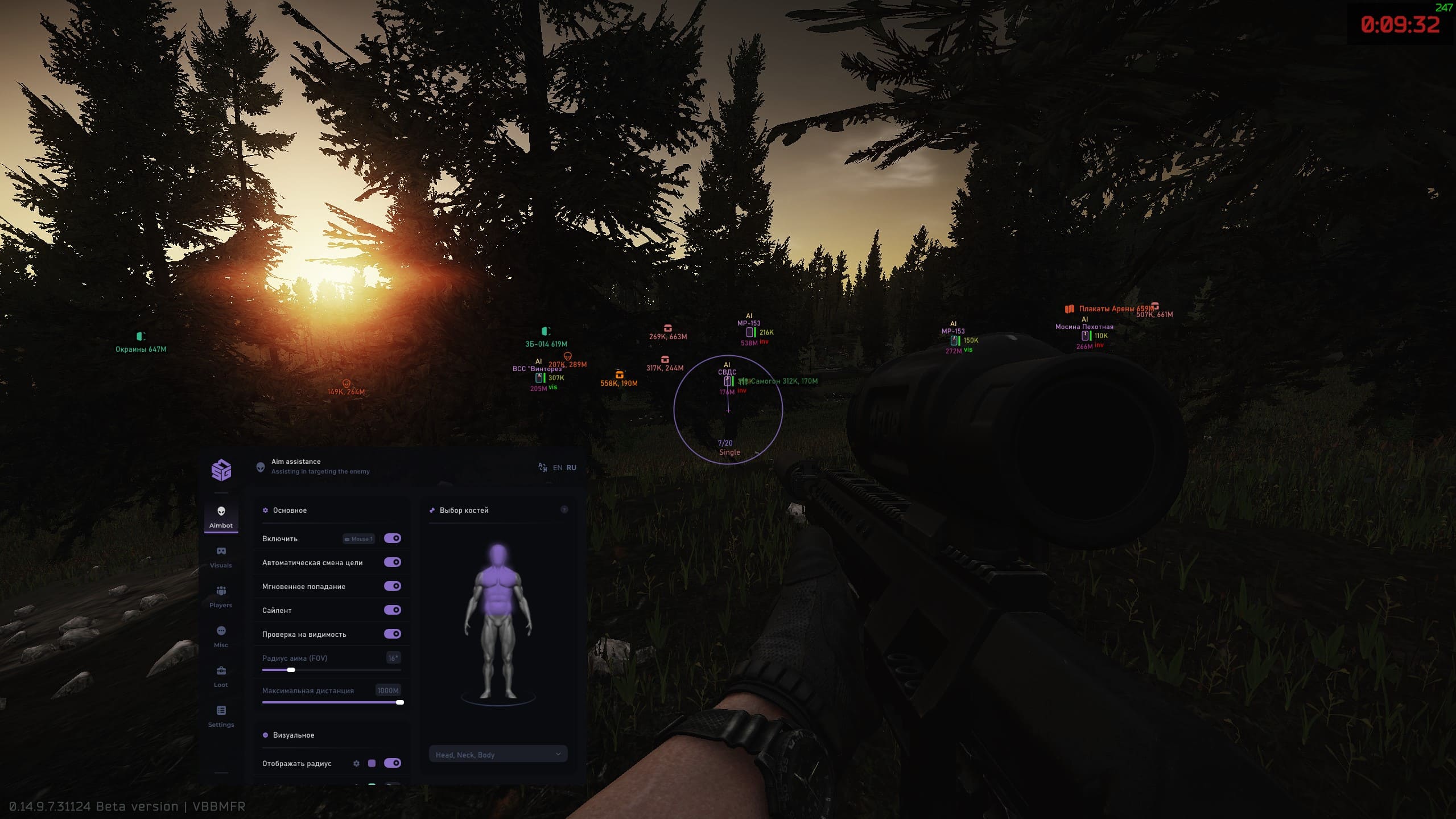Screen dimensions: 1456x819
Task: Toggle the Отображать радиус switch
Action: [x=392, y=763]
